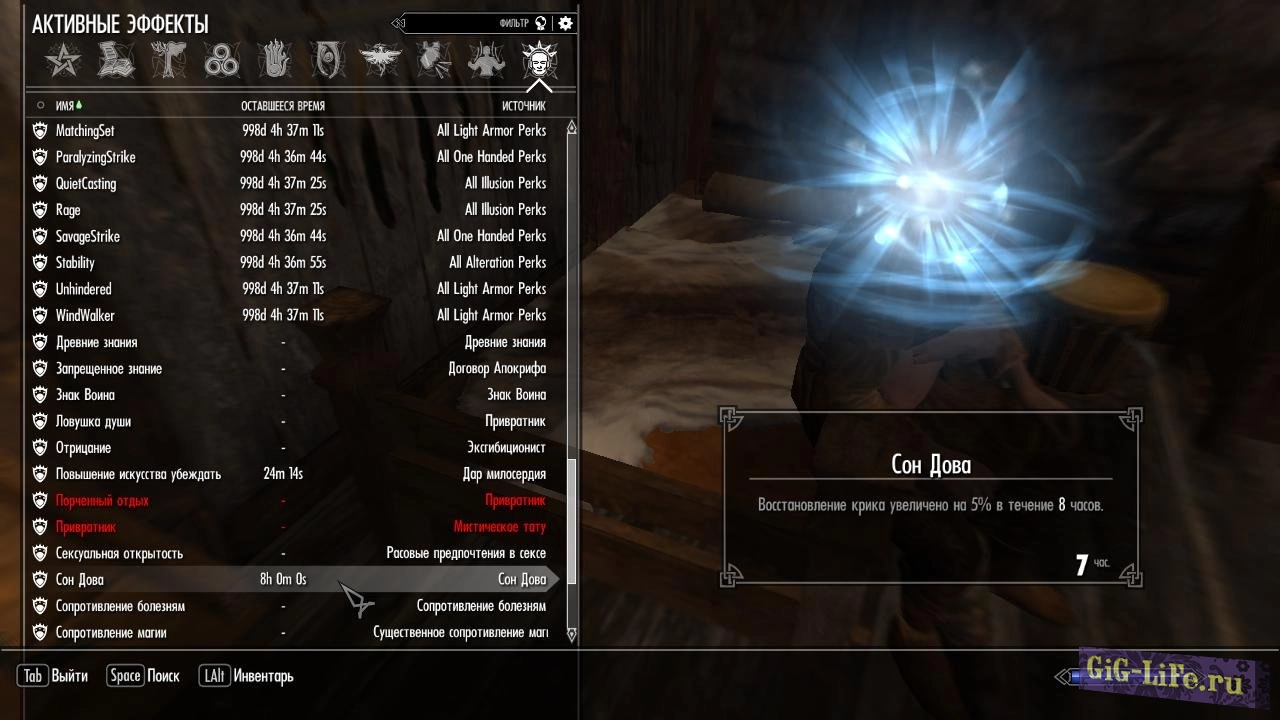The width and height of the screenshot is (1280, 720).
Task: Sort the list by Источник column
Action: tap(523, 105)
